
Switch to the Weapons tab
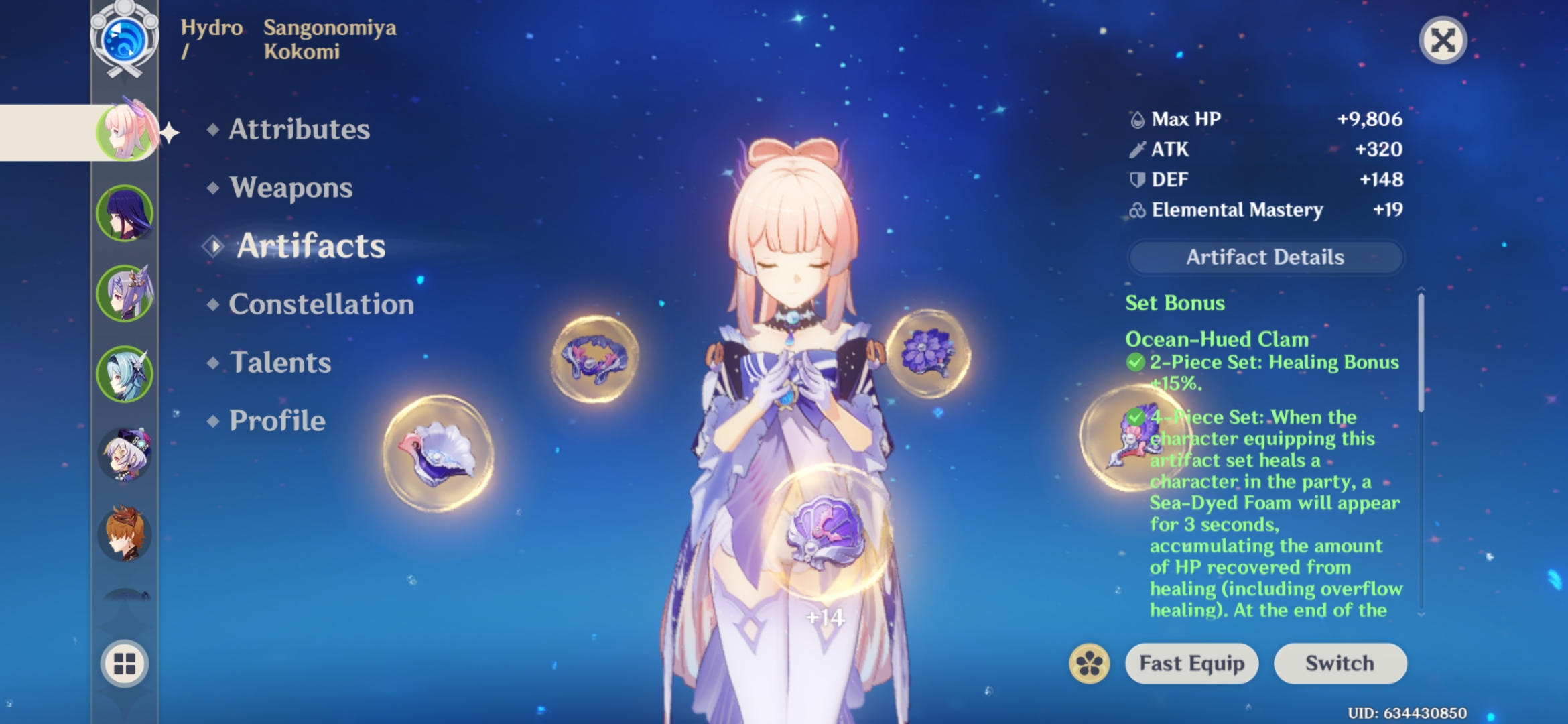(289, 188)
